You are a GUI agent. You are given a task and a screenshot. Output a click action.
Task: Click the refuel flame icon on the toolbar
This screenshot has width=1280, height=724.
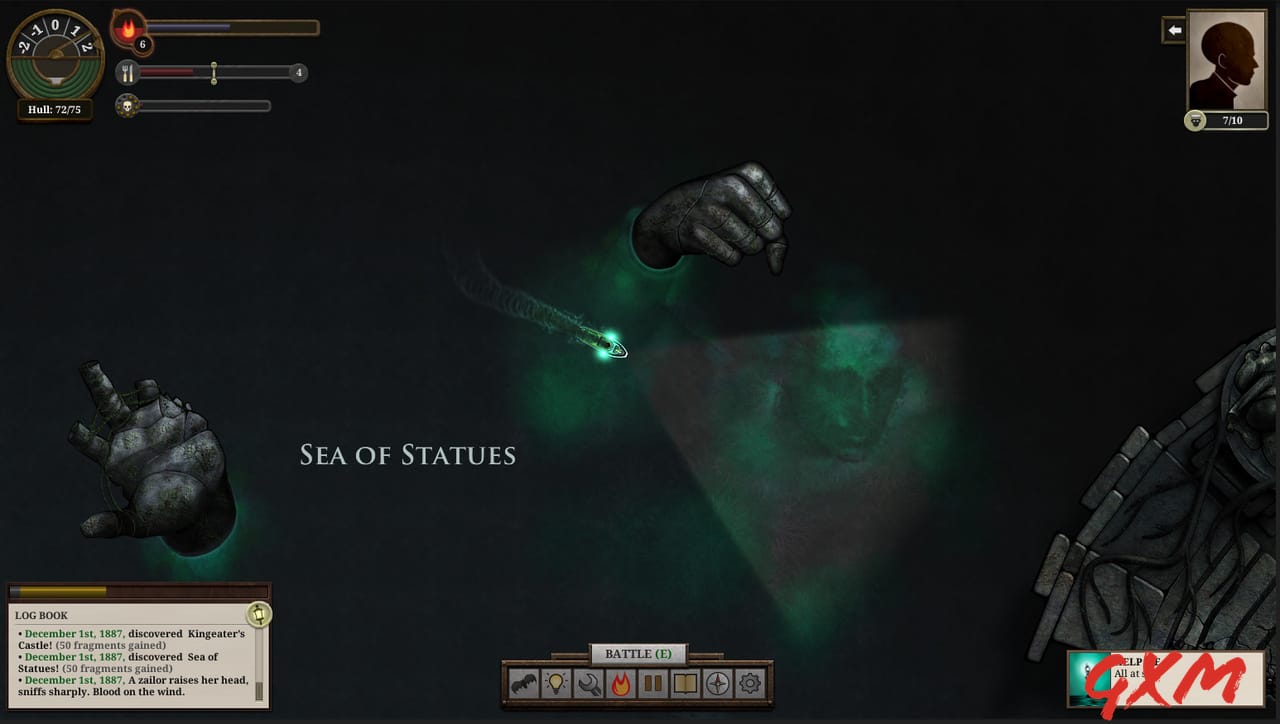(622, 684)
